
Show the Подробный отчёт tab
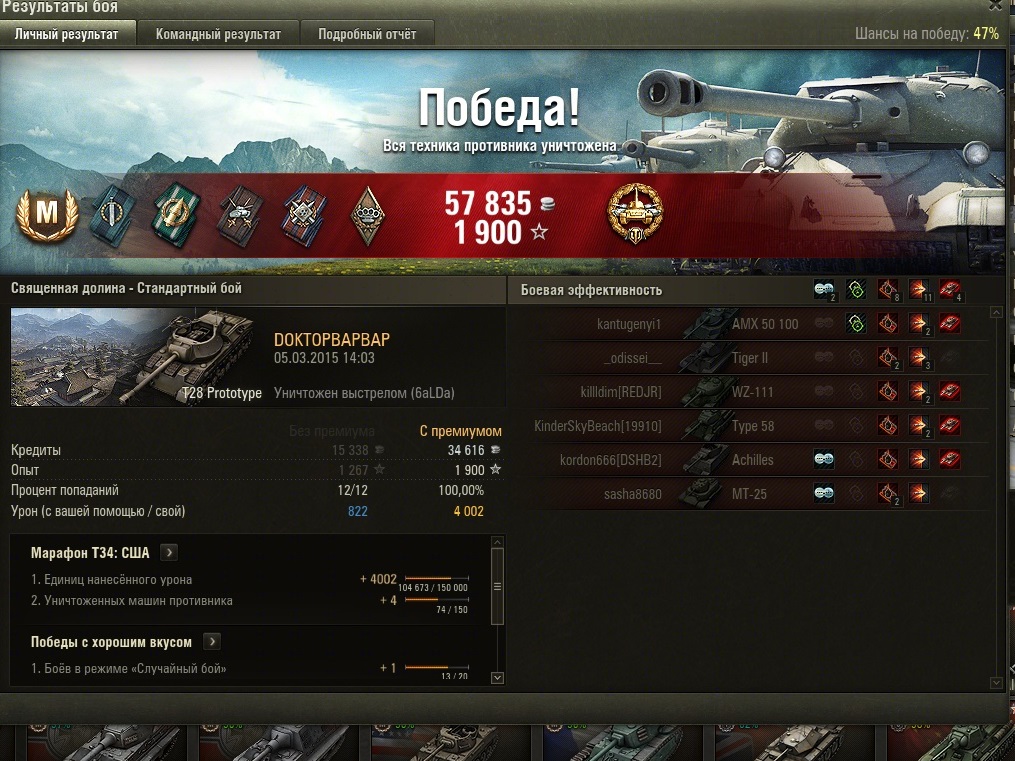(367, 34)
